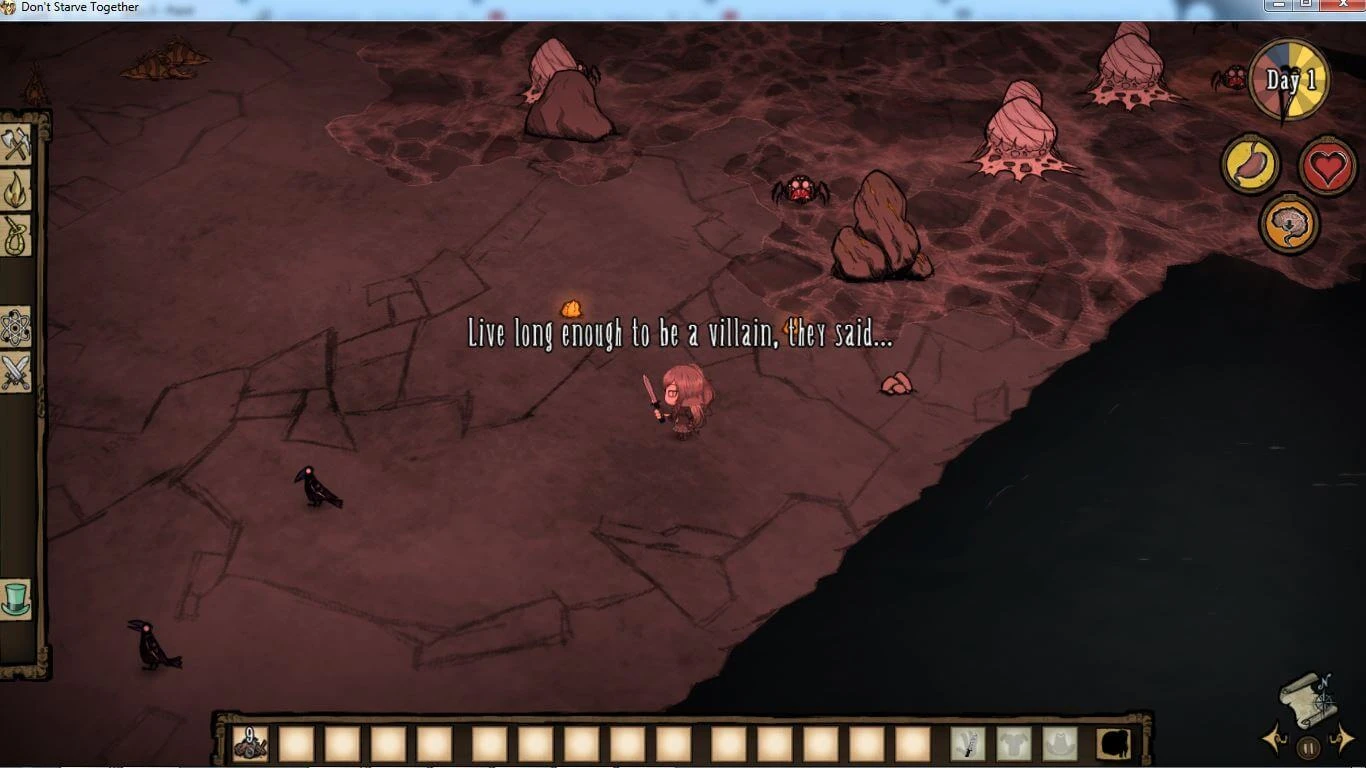Click the Don't Starve Together title bar icon

coord(8,6)
